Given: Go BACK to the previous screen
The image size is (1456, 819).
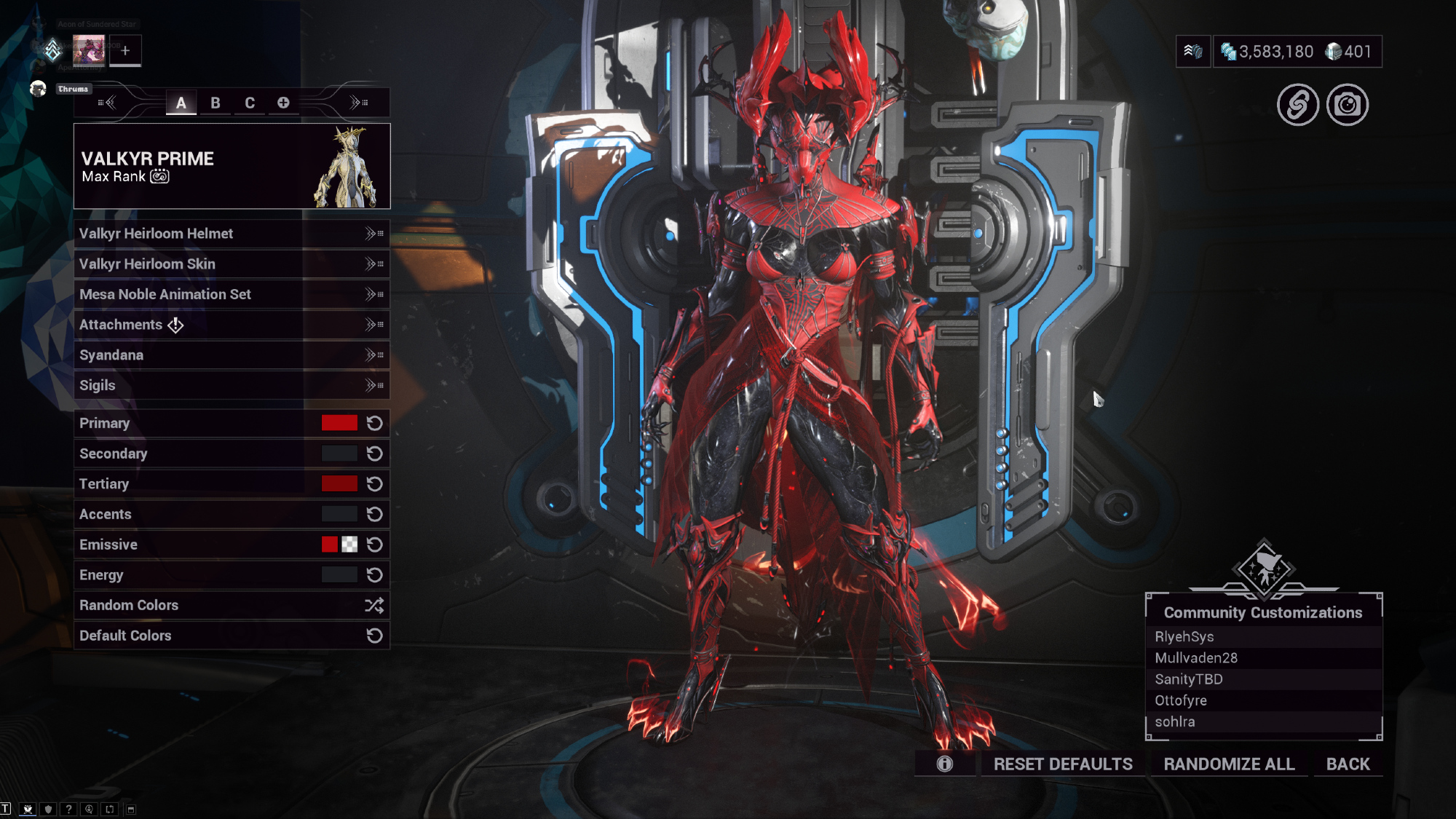Looking at the screenshot, I should click(1348, 764).
